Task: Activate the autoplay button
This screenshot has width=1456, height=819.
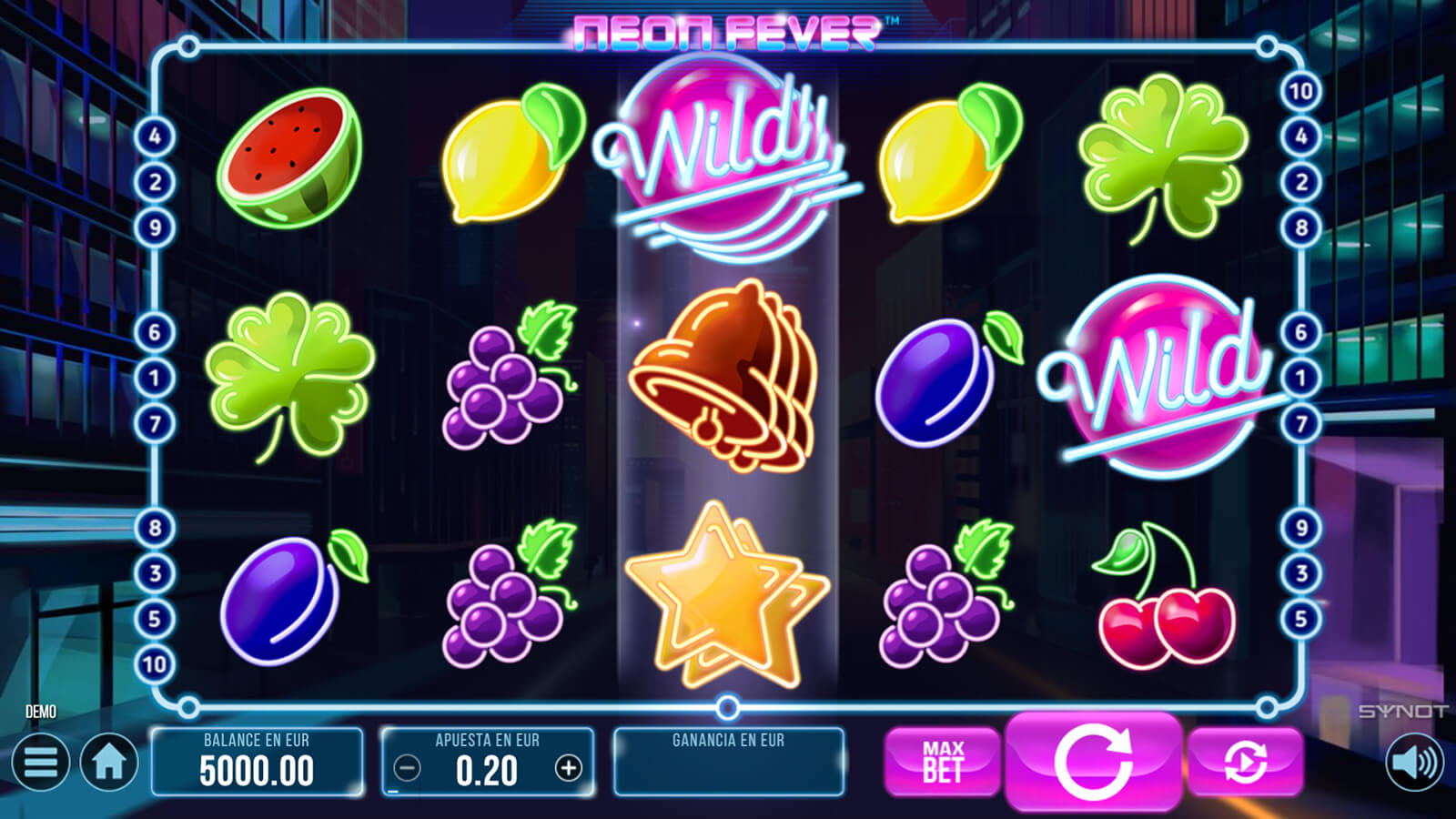Action: tap(1245, 762)
